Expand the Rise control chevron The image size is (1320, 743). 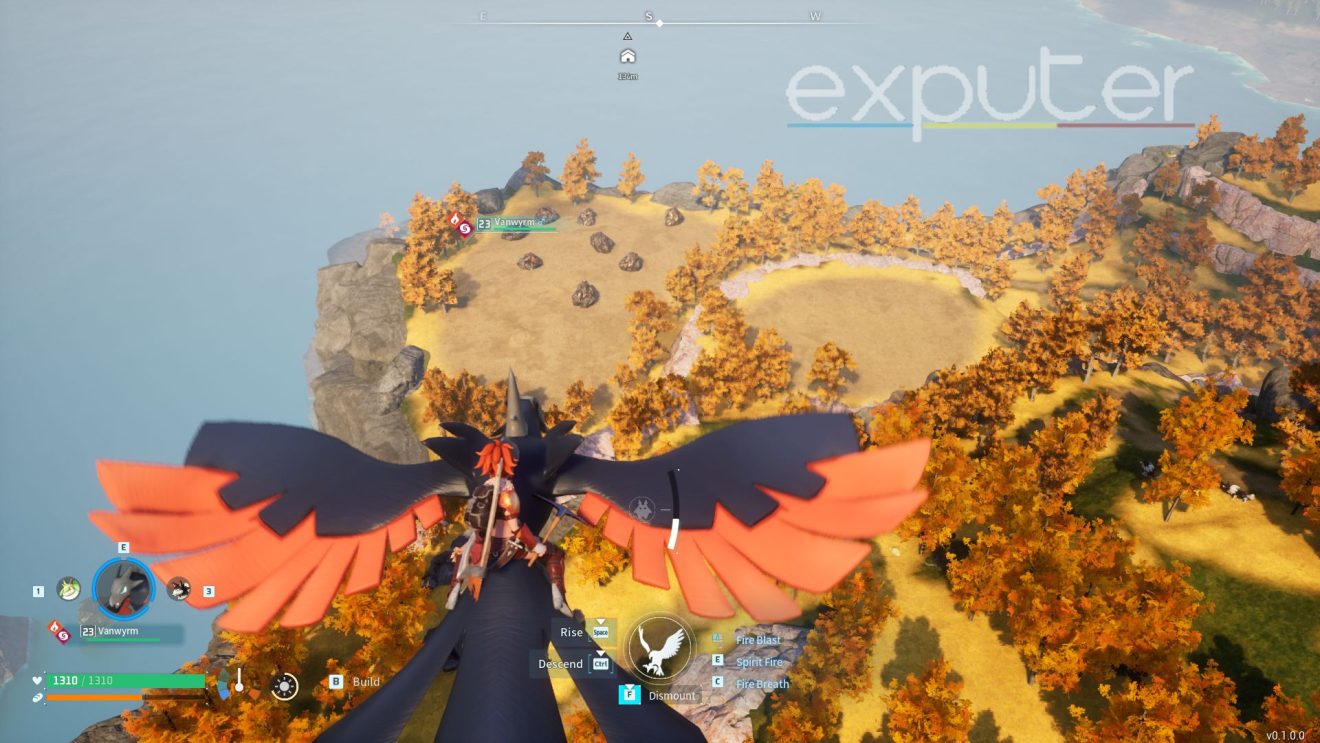click(600, 621)
